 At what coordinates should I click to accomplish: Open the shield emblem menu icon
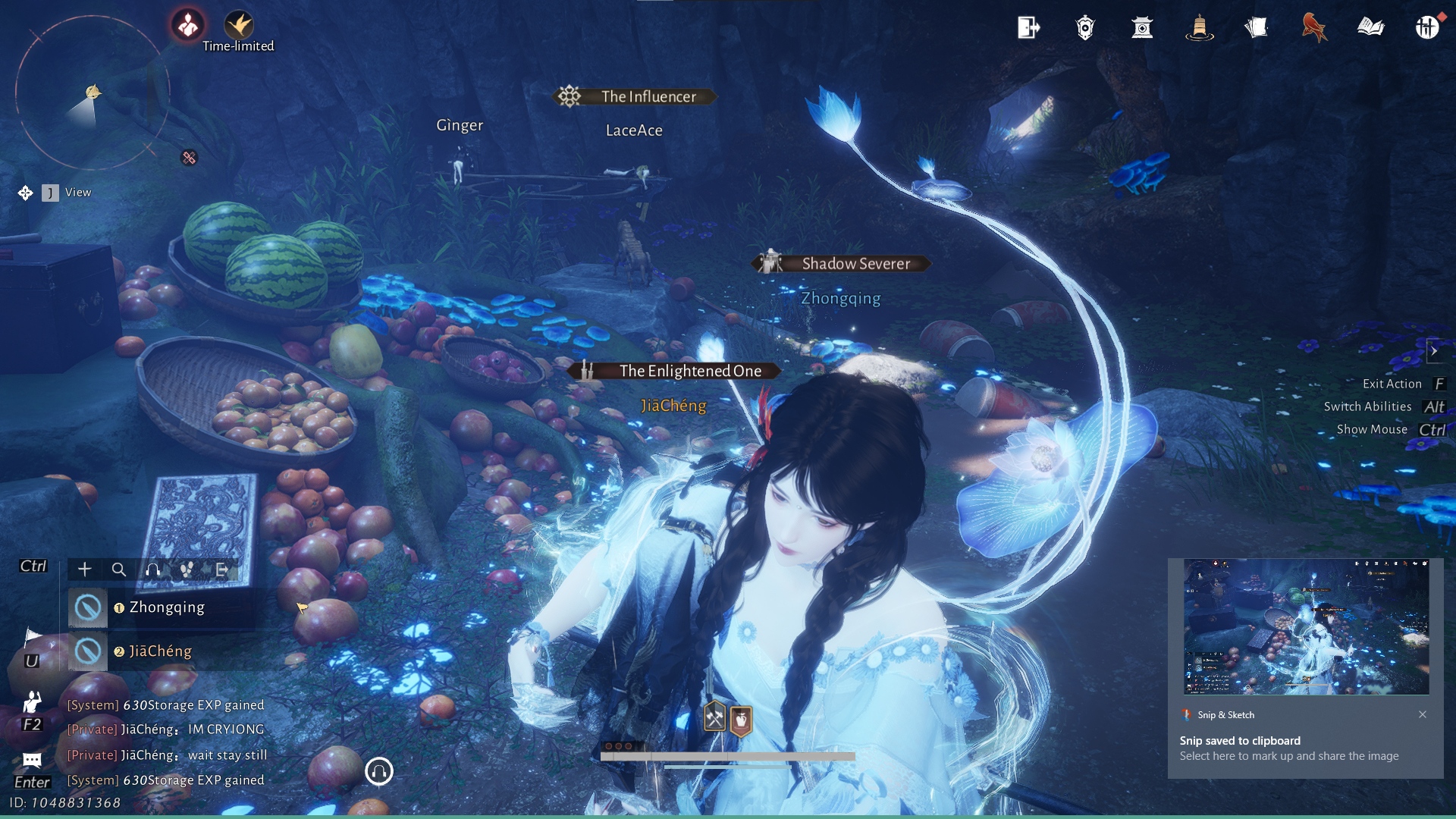[1085, 28]
